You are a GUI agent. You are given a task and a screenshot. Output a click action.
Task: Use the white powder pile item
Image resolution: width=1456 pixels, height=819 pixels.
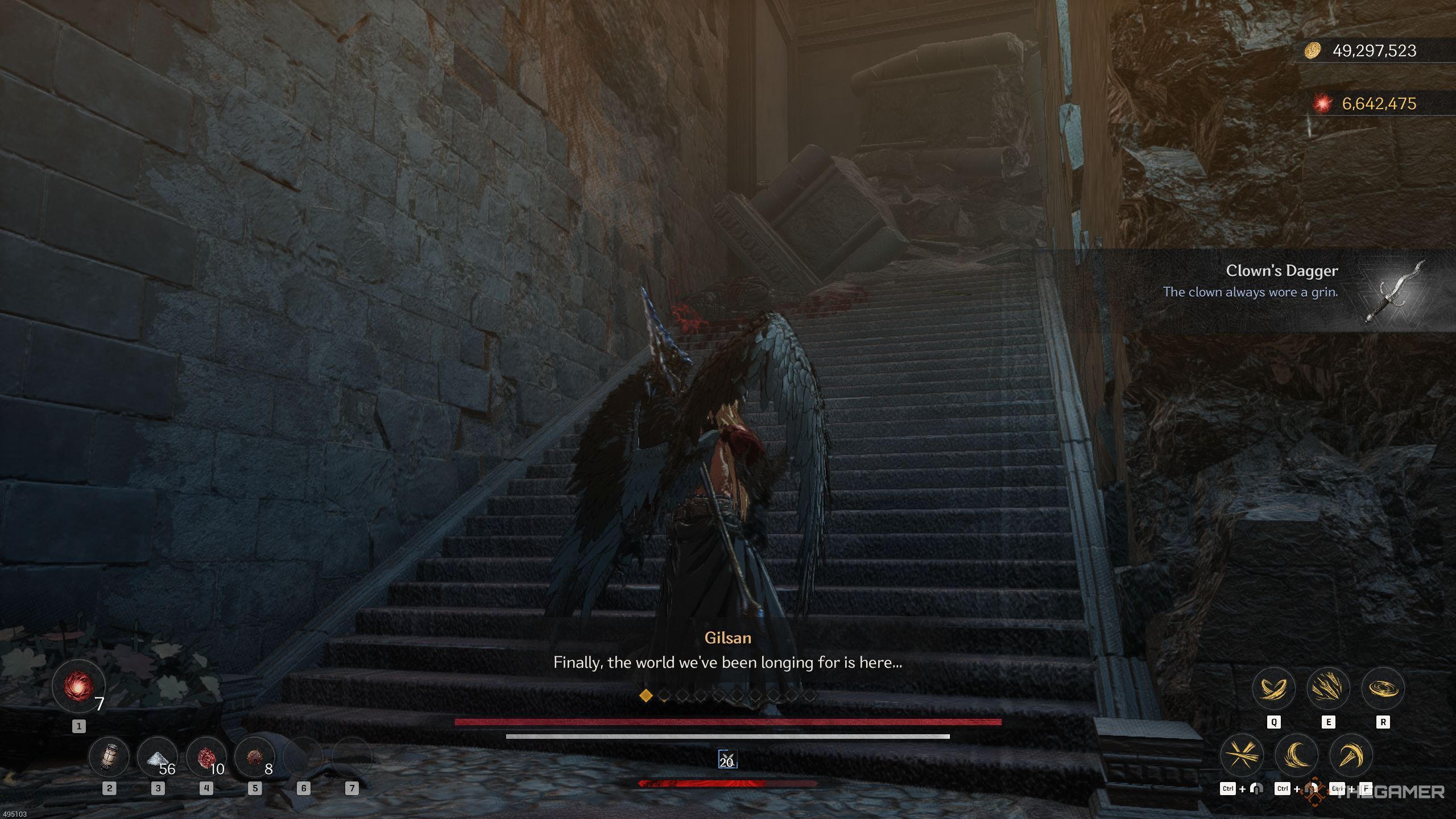click(158, 757)
